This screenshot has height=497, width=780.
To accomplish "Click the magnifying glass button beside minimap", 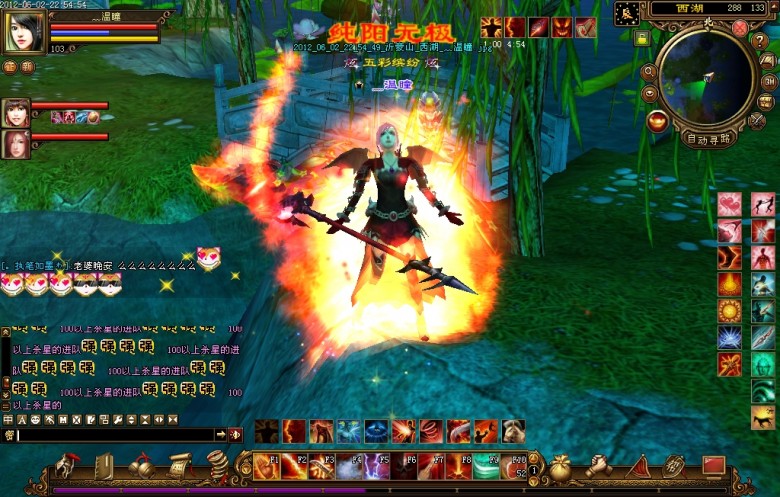I will pos(649,71).
